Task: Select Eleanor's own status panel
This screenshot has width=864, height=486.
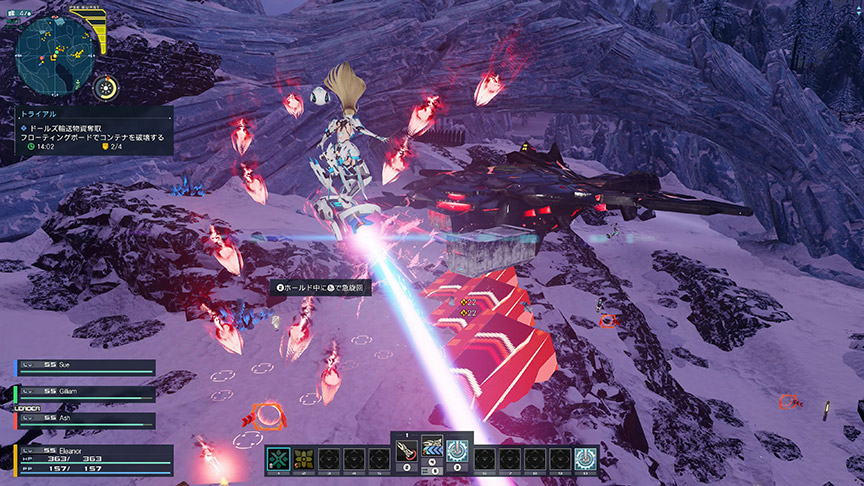Action: pyautogui.click(x=92, y=459)
